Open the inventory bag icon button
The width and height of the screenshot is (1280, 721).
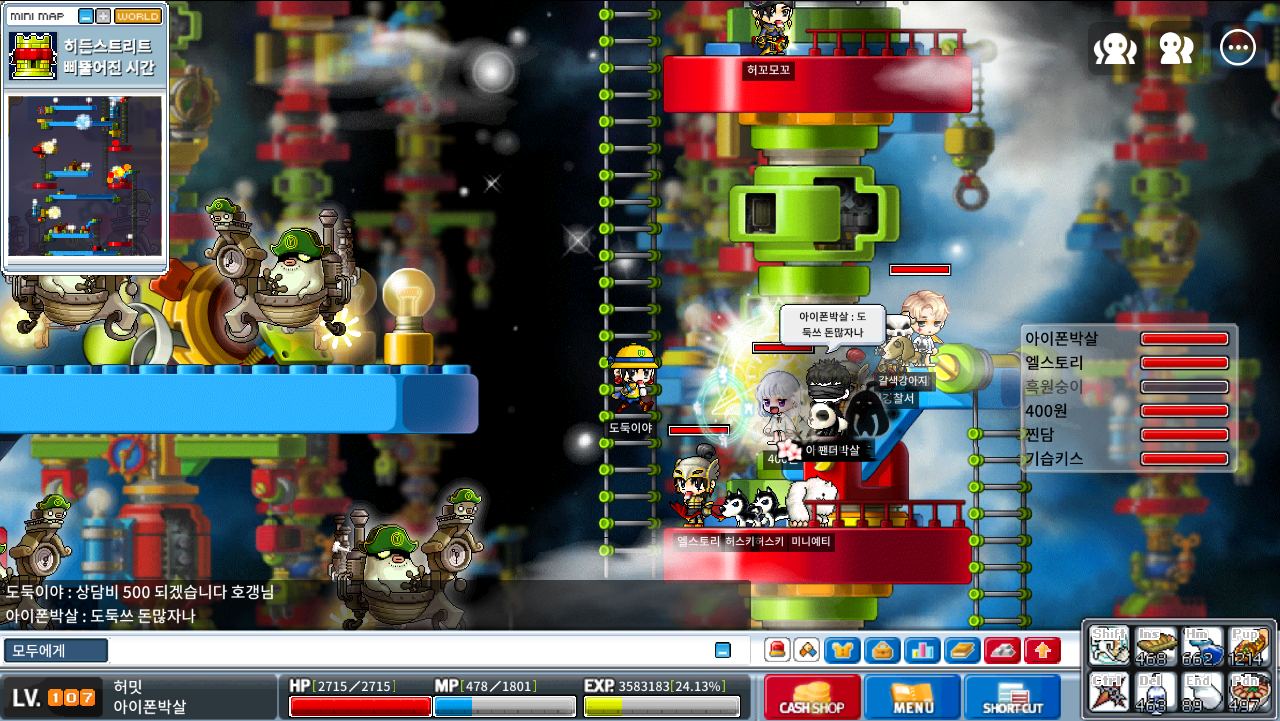coord(882,650)
